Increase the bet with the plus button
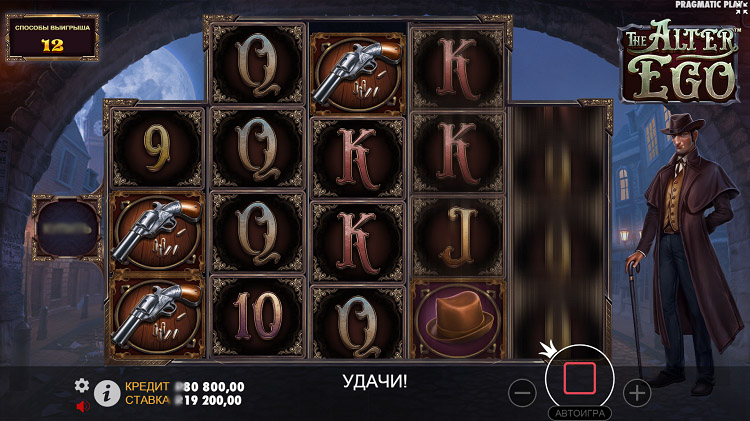Viewport: 750px width, 421px height. [x=637, y=393]
